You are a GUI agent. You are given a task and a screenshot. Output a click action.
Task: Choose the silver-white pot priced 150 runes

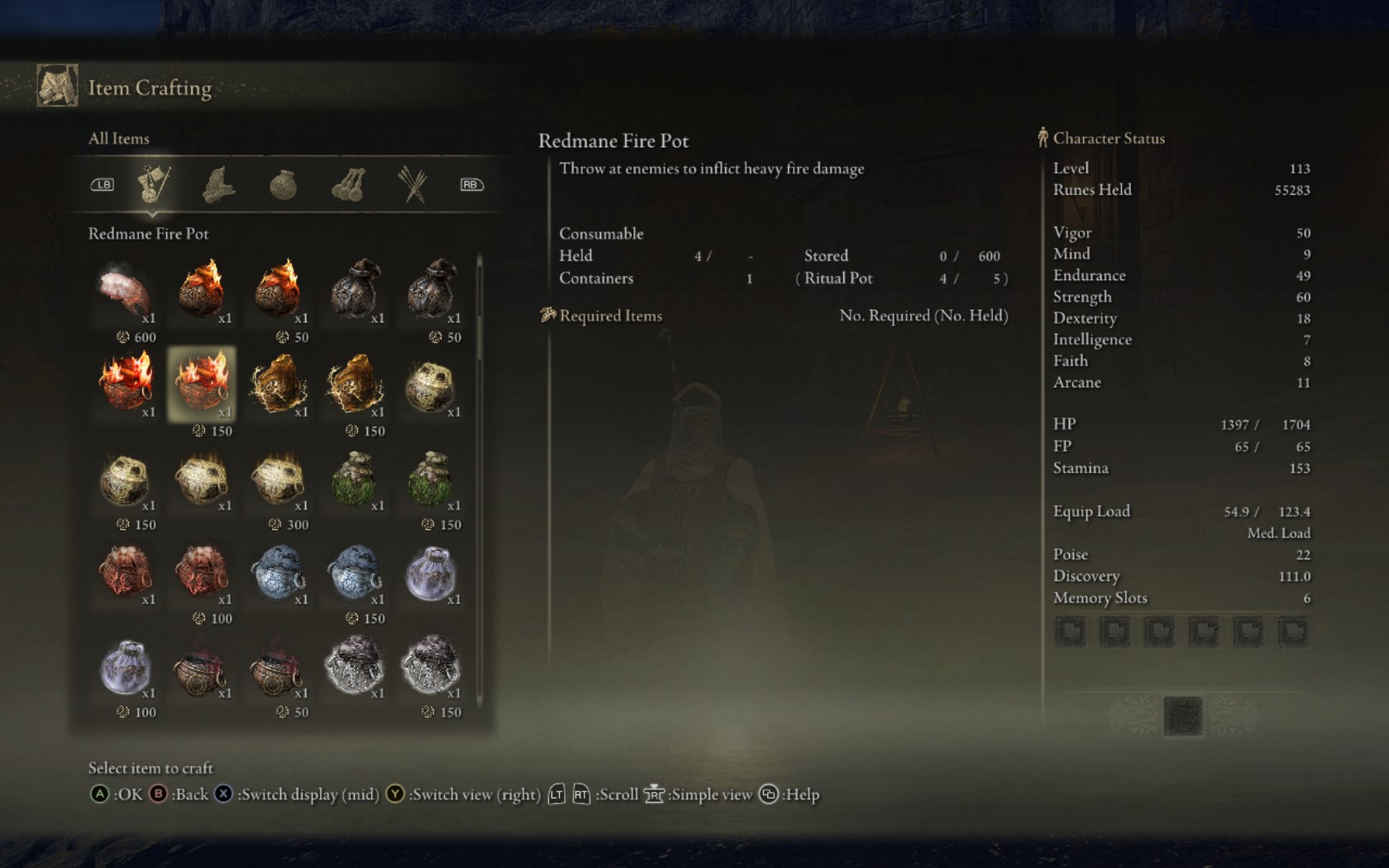pos(431,665)
